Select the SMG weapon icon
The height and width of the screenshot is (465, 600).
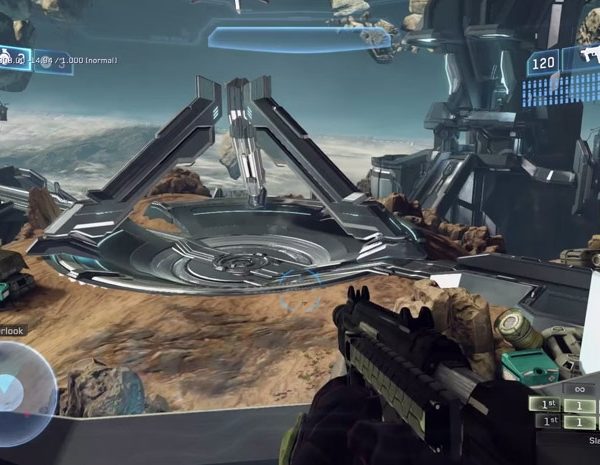(586, 57)
